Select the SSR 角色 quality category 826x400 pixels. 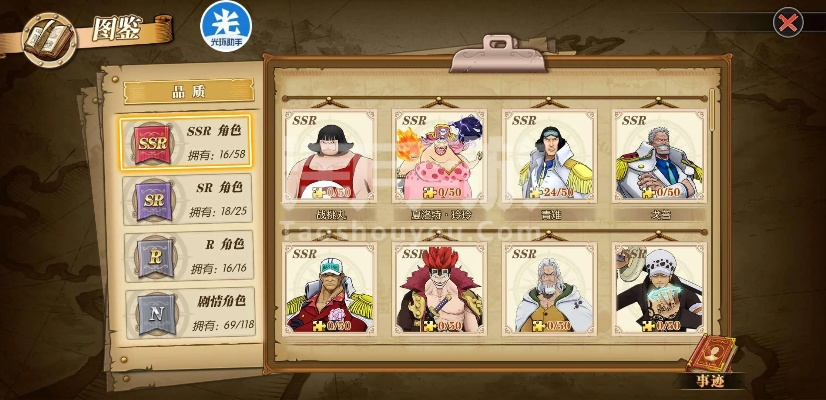pyautogui.click(x=185, y=142)
